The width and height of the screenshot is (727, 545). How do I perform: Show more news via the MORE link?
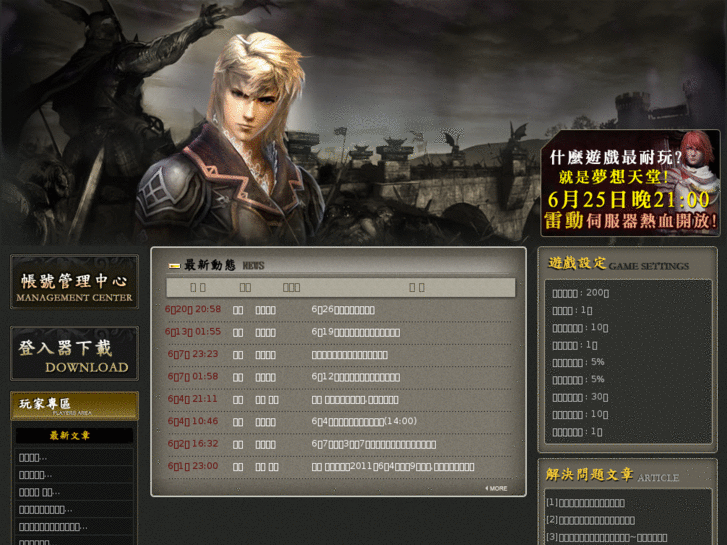pyautogui.click(x=497, y=488)
